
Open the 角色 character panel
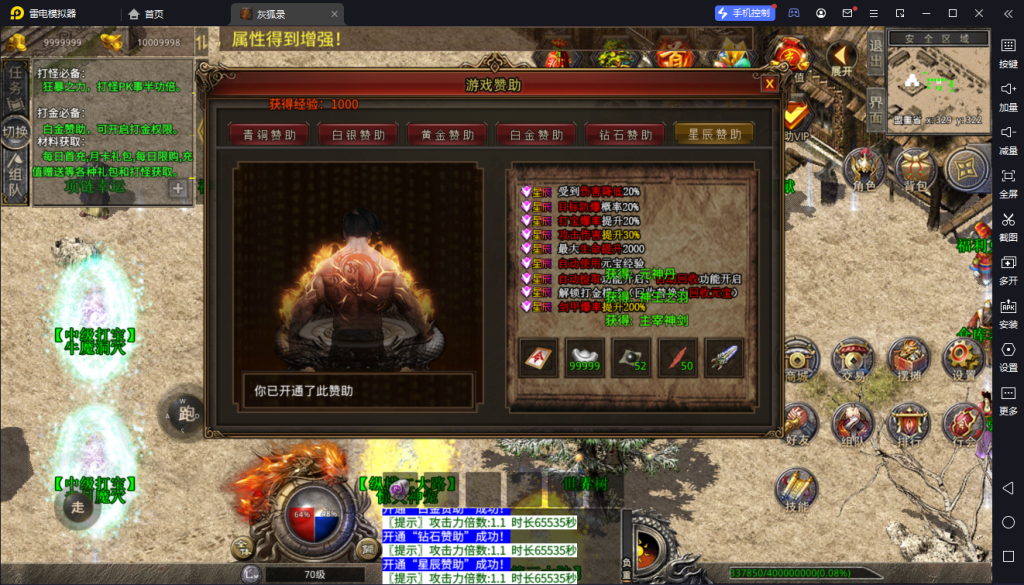[x=863, y=170]
